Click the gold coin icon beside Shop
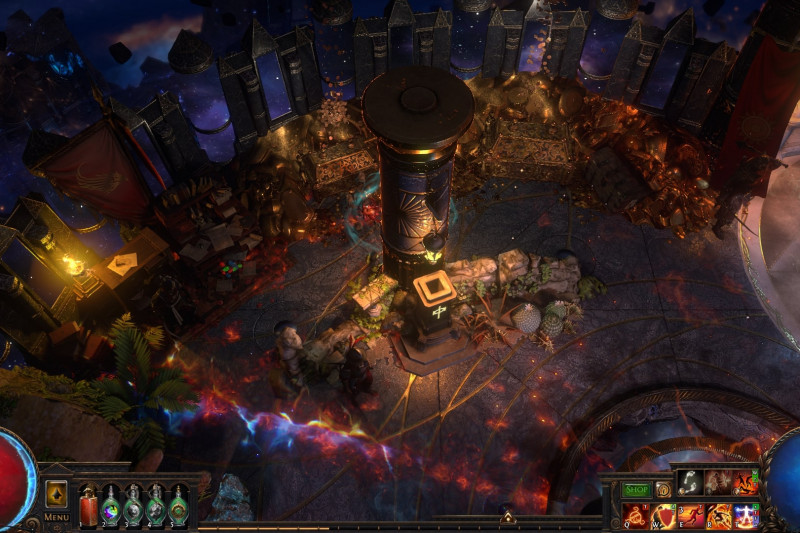Viewport: 800px width, 533px height. coord(662,490)
